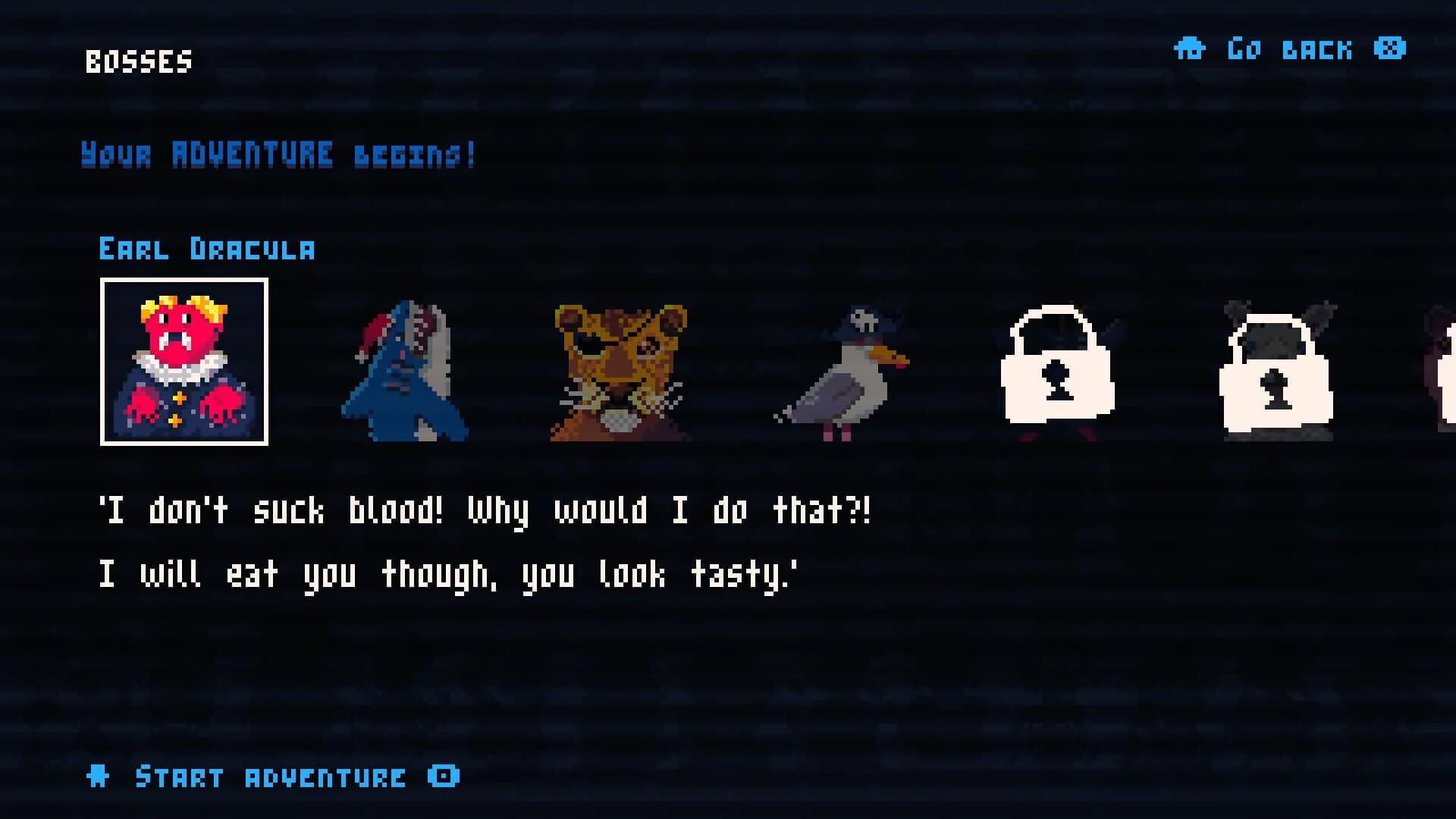Click the Earl Dracula name label
Viewport: 1456px width, 819px height.
(x=209, y=249)
